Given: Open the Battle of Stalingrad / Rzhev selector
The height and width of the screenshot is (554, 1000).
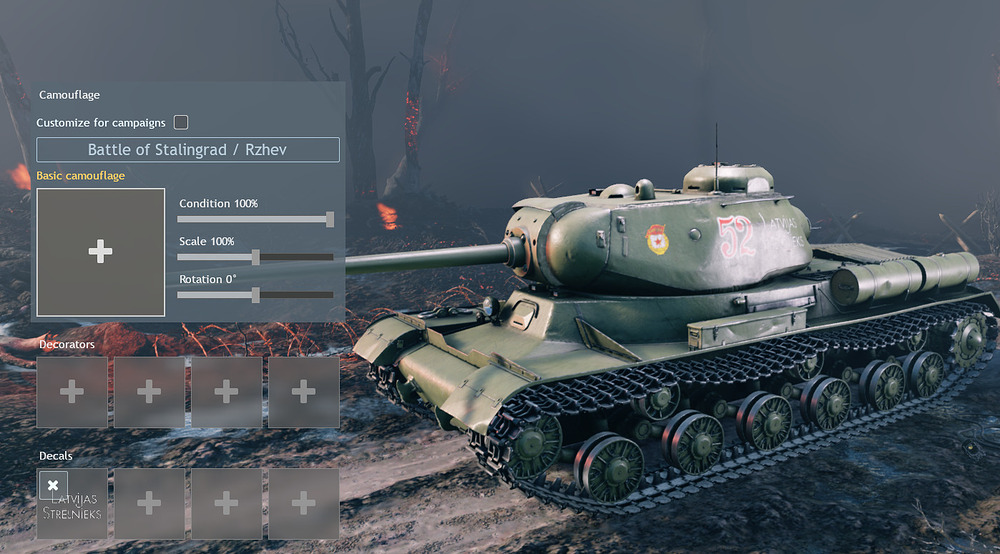Looking at the screenshot, I should point(188,150).
